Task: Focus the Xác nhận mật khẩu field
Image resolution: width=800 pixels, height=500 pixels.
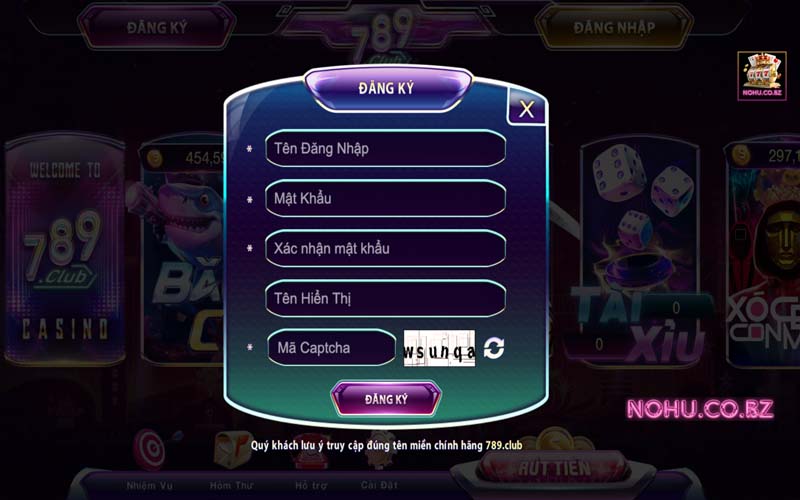Action: [x=385, y=248]
